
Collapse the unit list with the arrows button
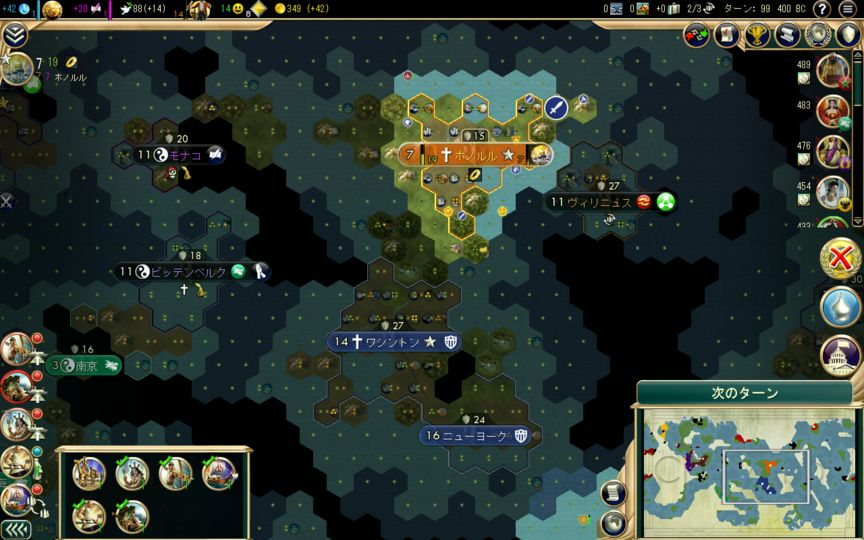[x=14, y=529]
